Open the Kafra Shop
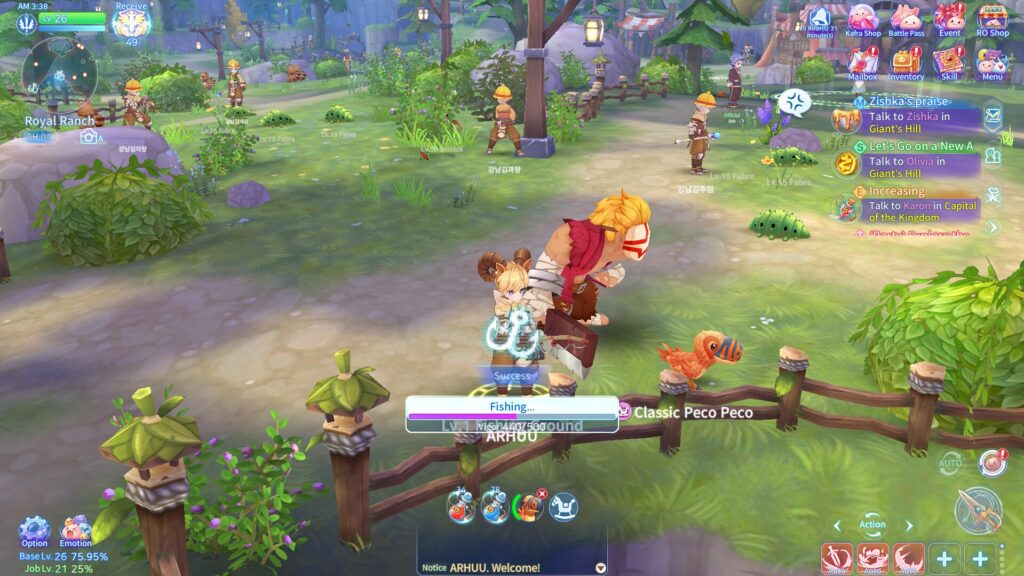The height and width of the screenshot is (576, 1024). (863, 19)
